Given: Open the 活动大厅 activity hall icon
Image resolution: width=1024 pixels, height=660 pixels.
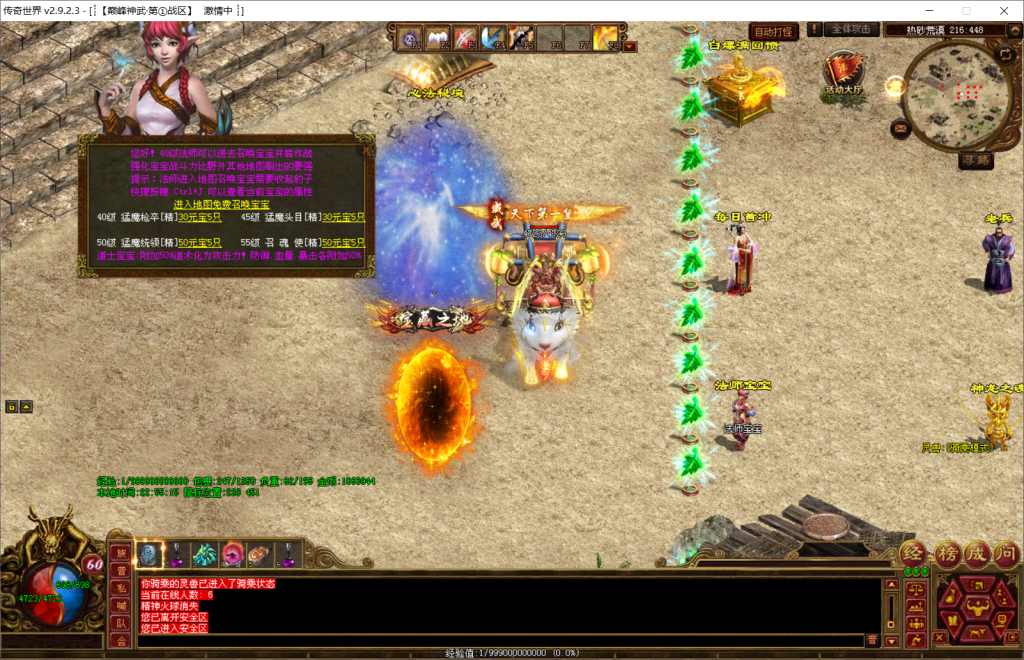Looking at the screenshot, I should point(844,74).
